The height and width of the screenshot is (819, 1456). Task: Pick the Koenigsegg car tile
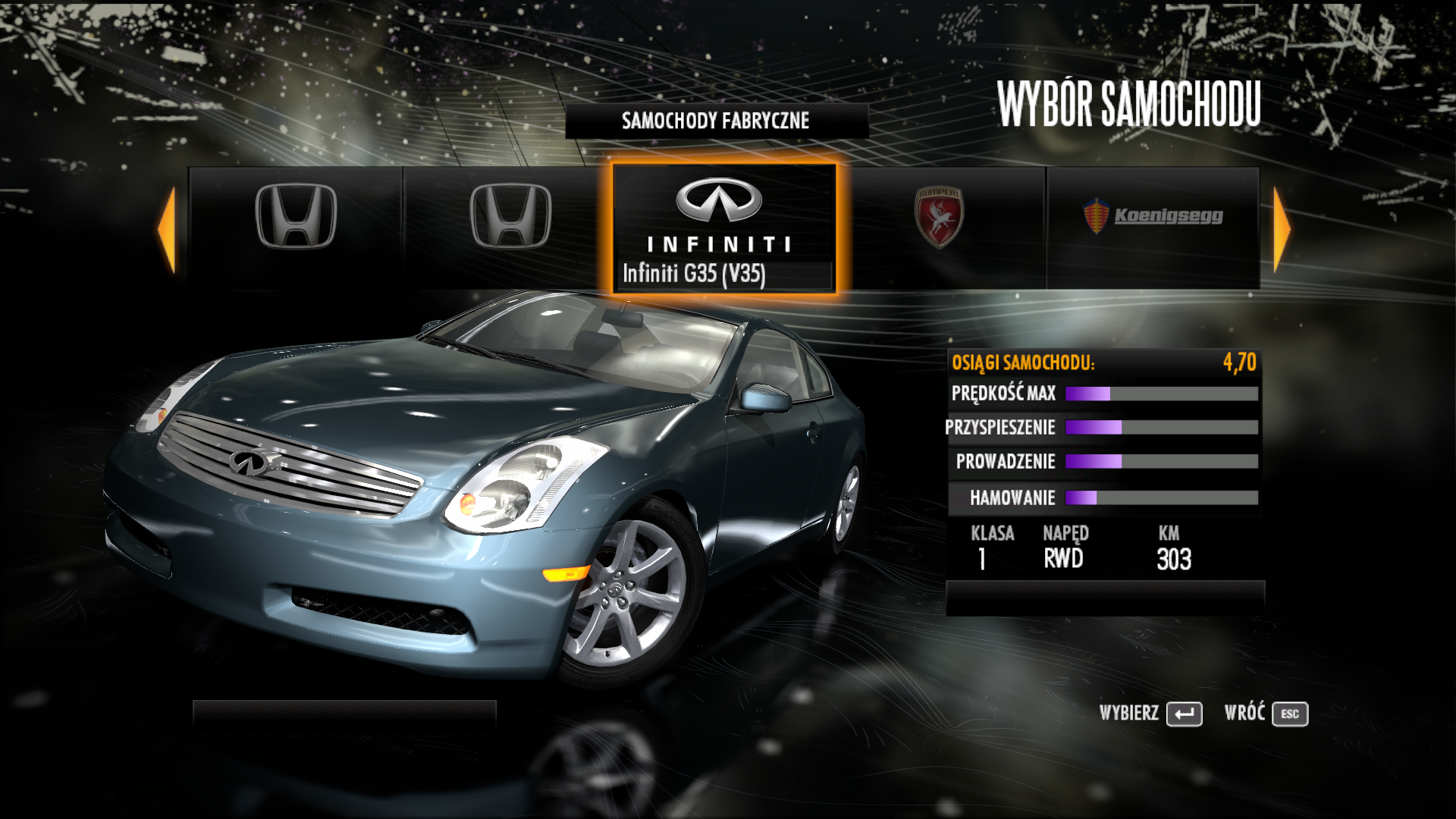1153,227
